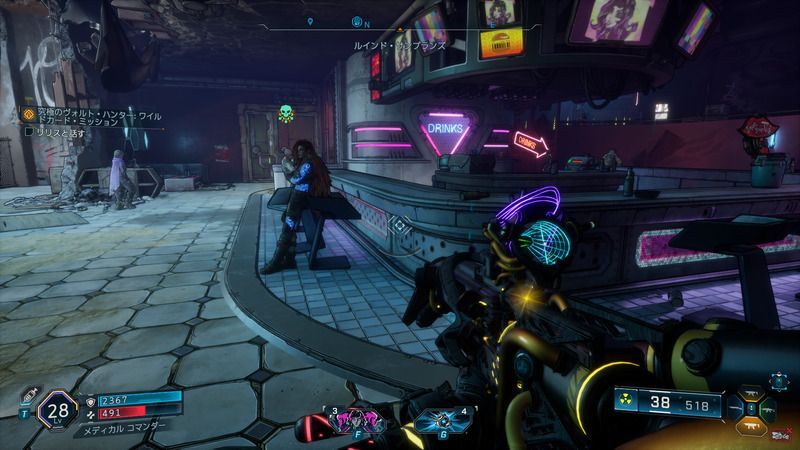The width and height of the screenshot is (800, 450).
Task: Click the compass strip at the top
Action: coord(400,21)
